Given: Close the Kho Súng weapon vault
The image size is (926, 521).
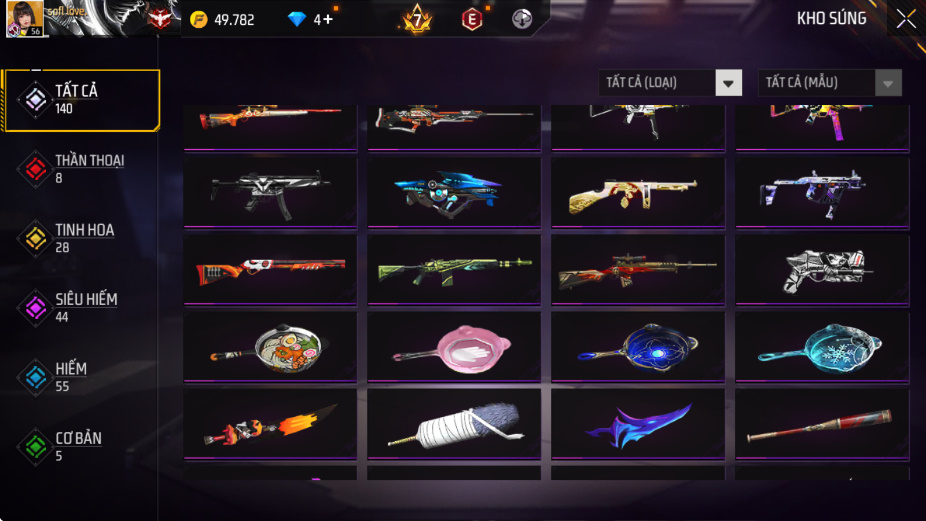Looking at the screenshot, I should point(905,19).
